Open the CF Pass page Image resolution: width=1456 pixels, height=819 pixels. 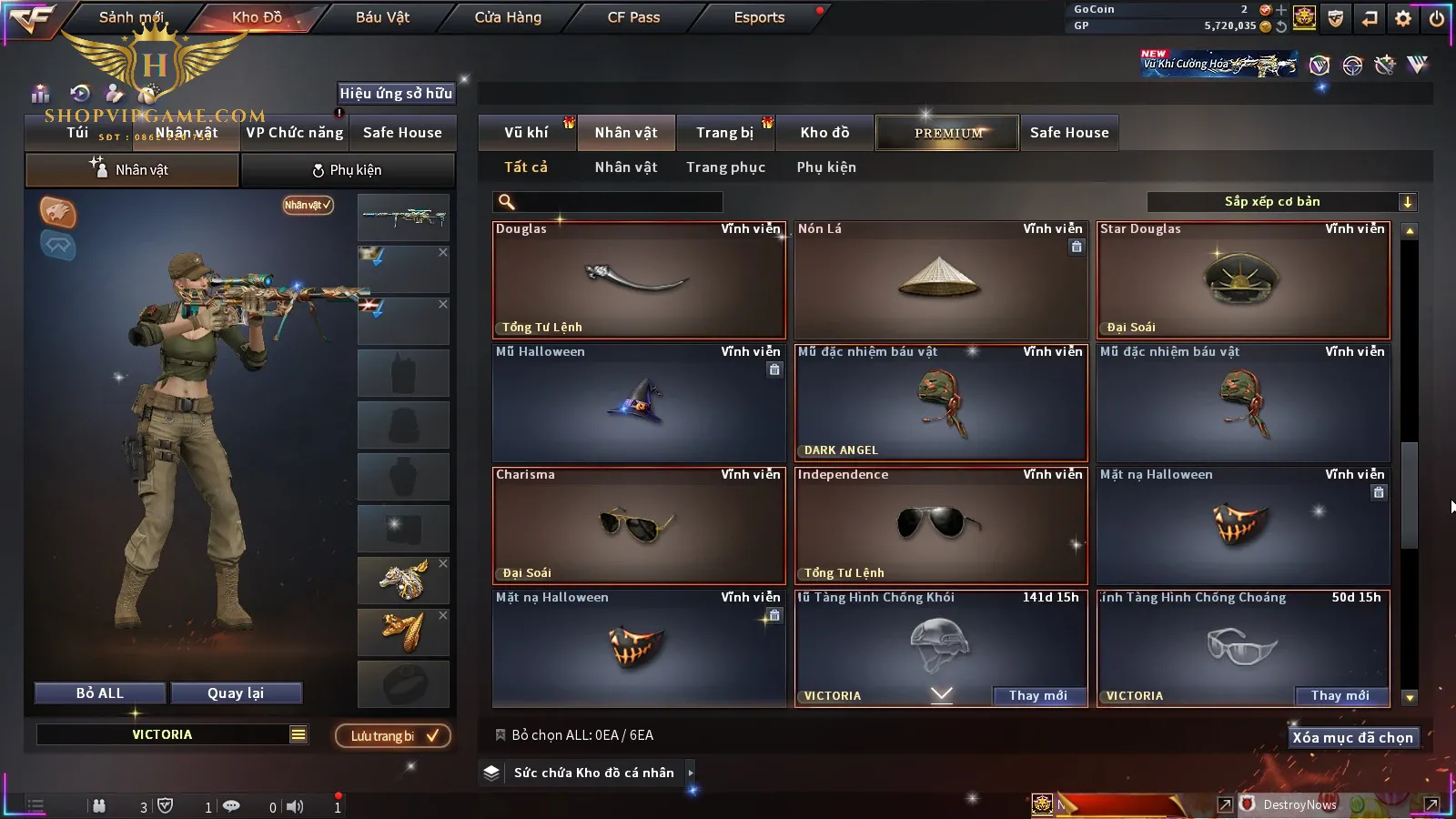point(633,17)
